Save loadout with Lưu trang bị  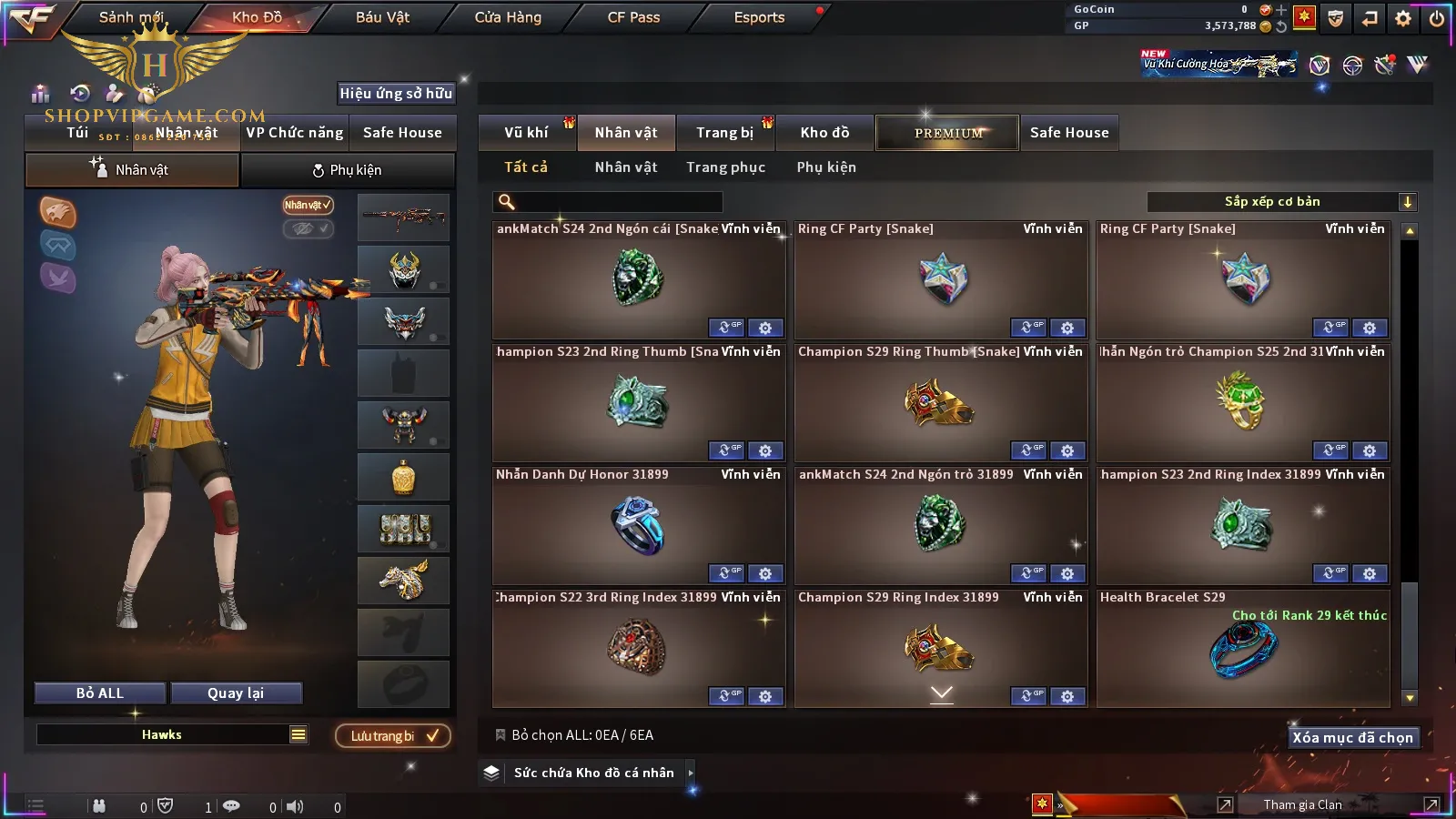click(x=393, y=736)
